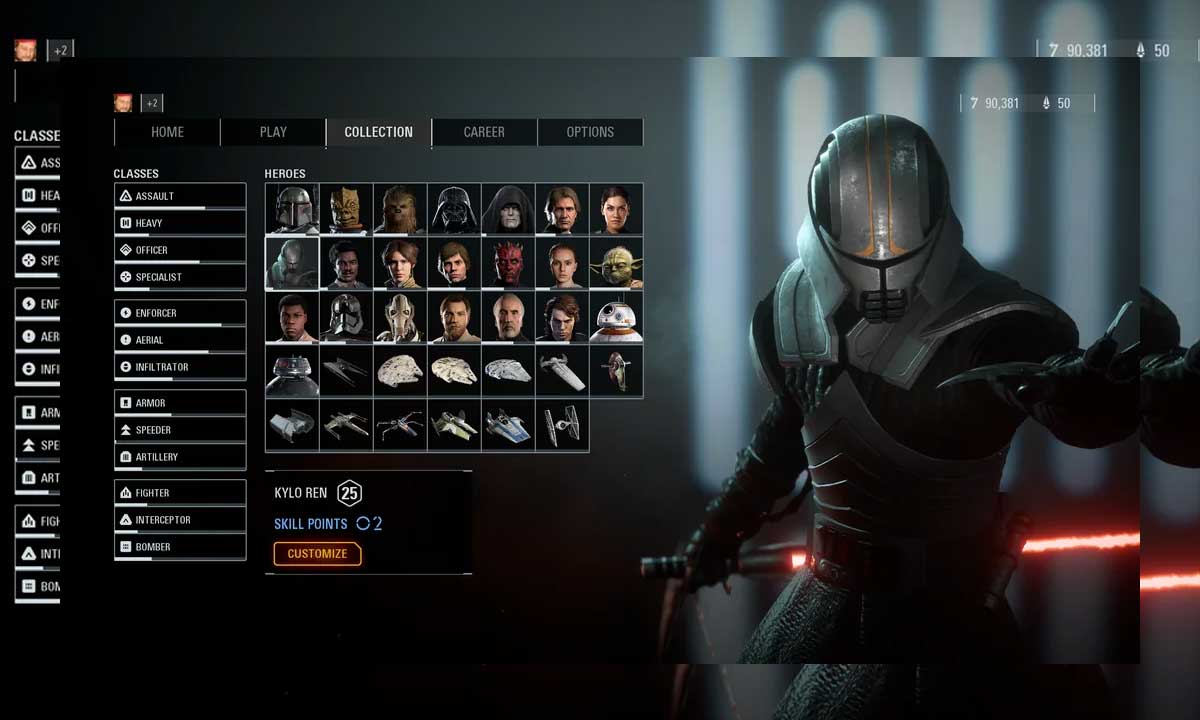Select Finn hero portrait
This screenshot has height=720, width=1200.
tap(292, 317)
